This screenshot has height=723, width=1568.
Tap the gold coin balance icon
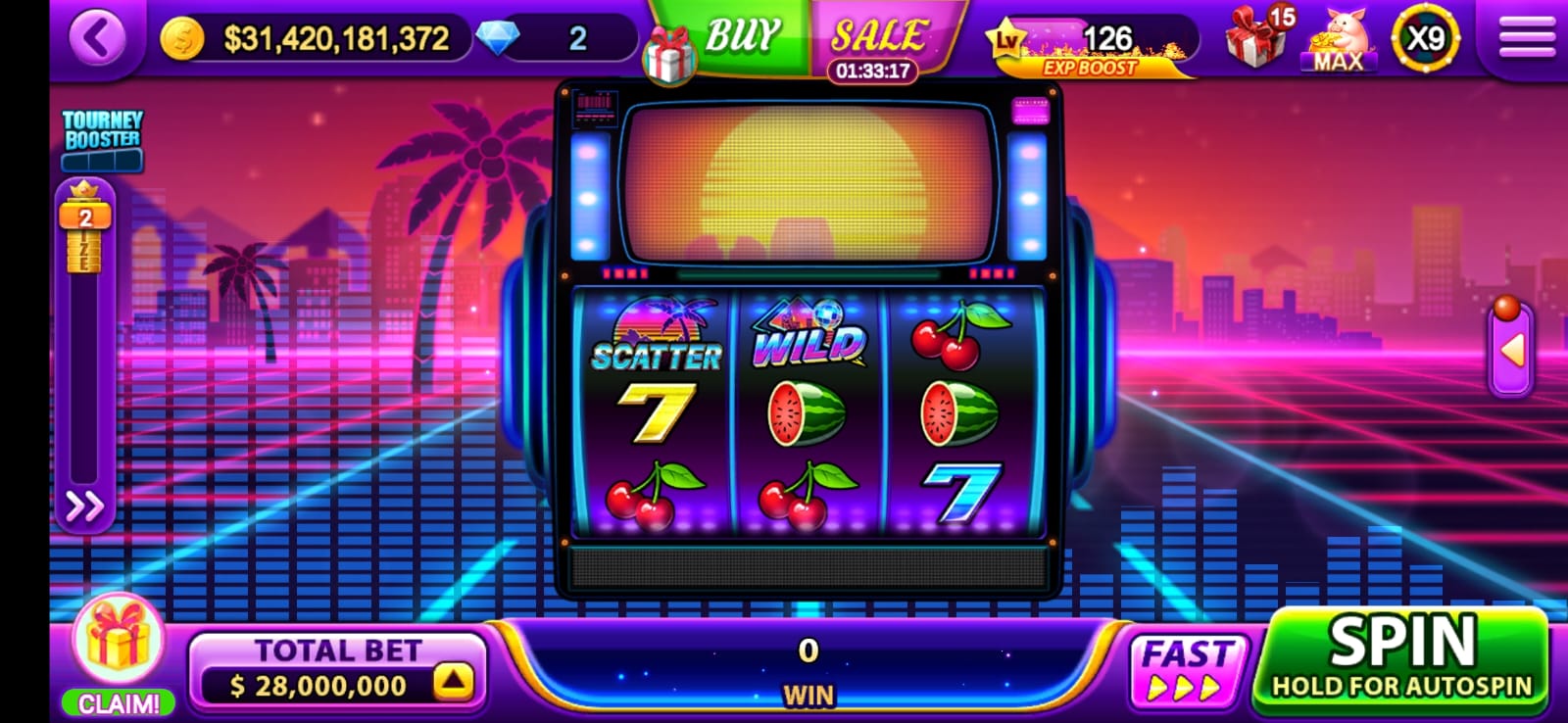pyautogui.click(x=182, y=38)
